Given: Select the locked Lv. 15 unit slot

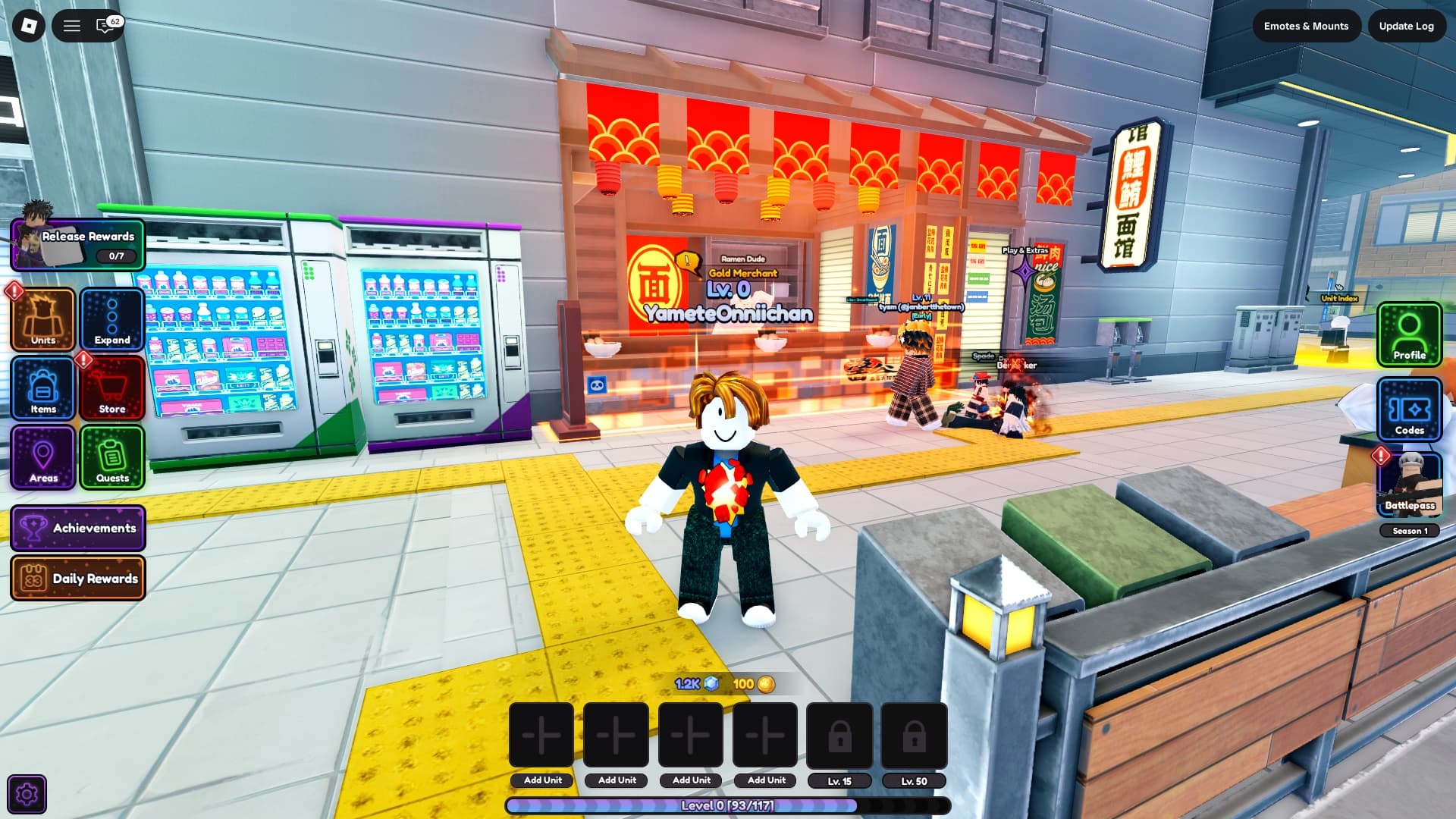Looking at the screenshot, I should 839,736.
